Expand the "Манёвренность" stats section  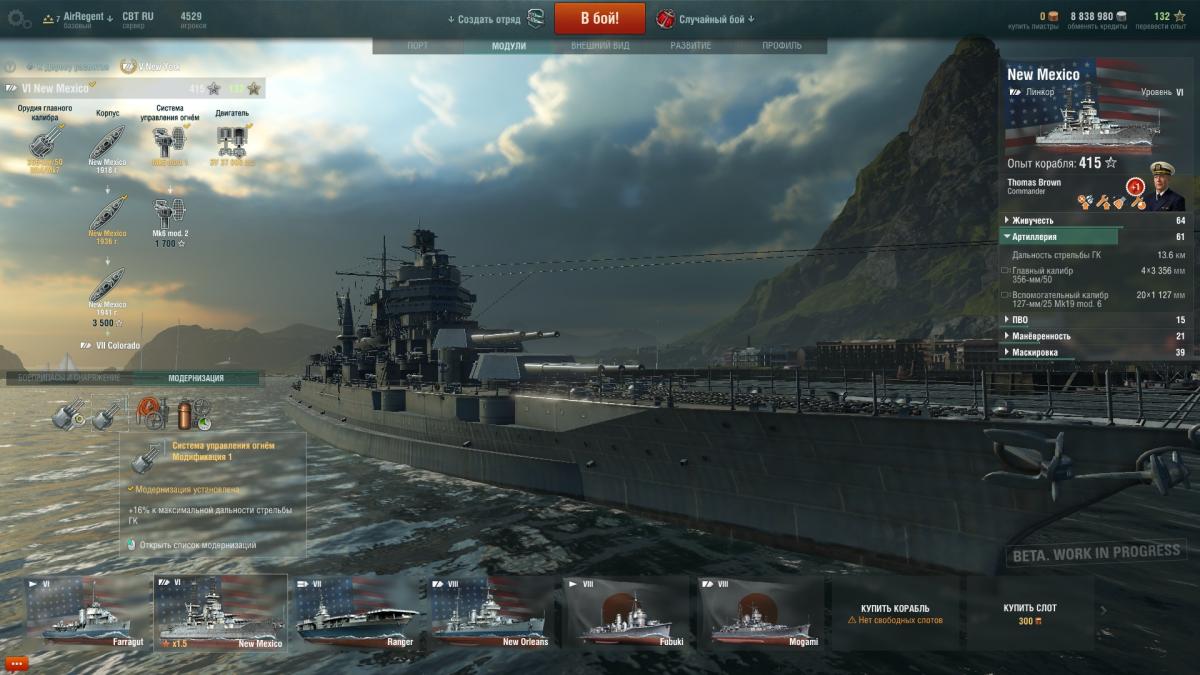click(1040, 336)
